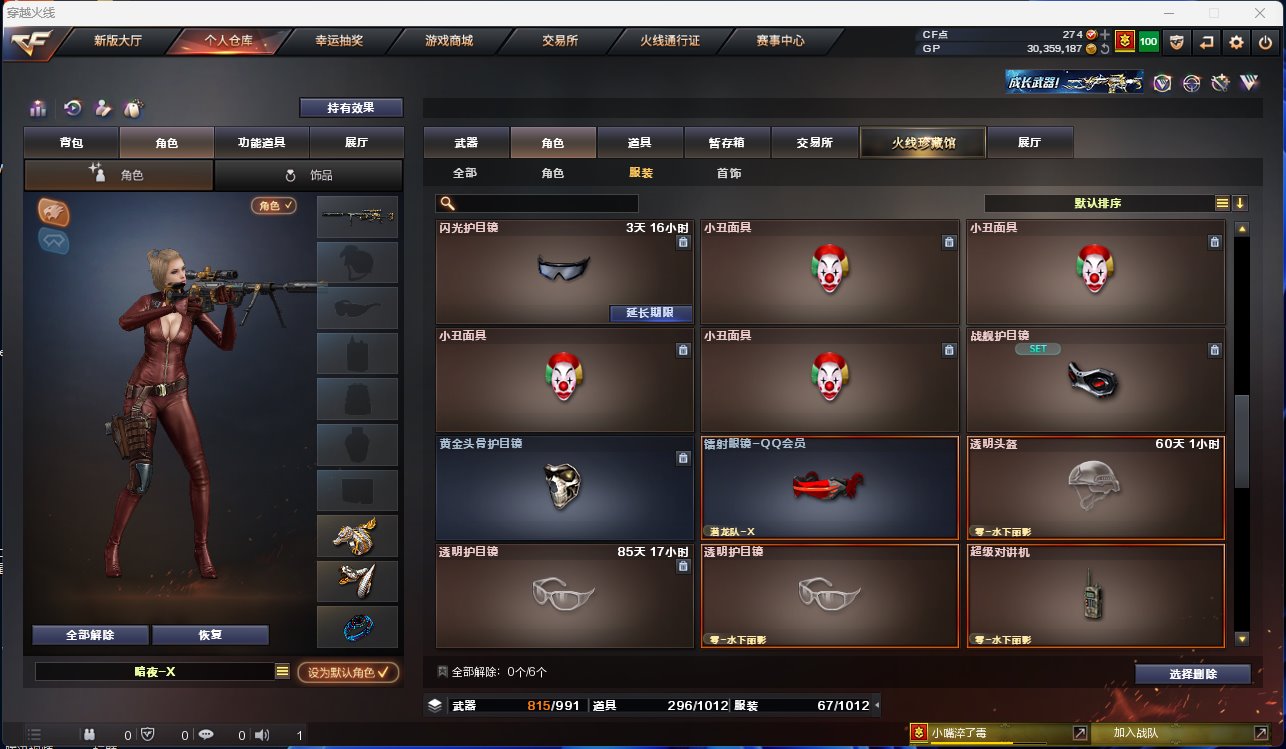Open the 火线珍藏馆 collection tab

tap(923, 143)
